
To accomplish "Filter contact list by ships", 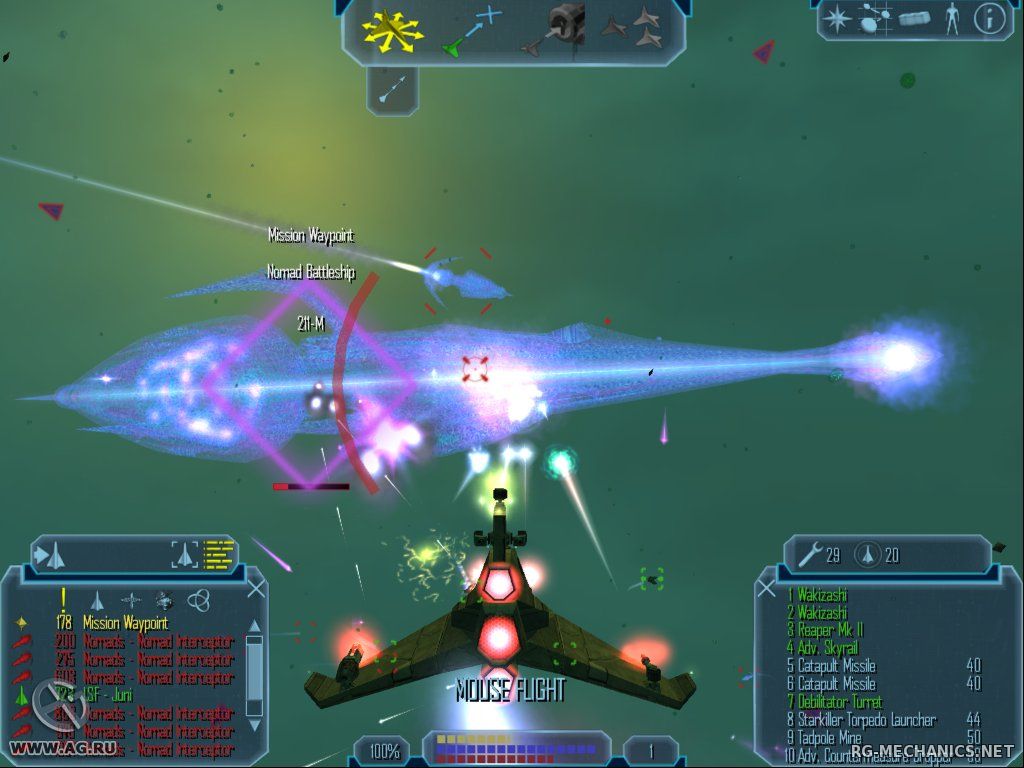I will [98, 599].
